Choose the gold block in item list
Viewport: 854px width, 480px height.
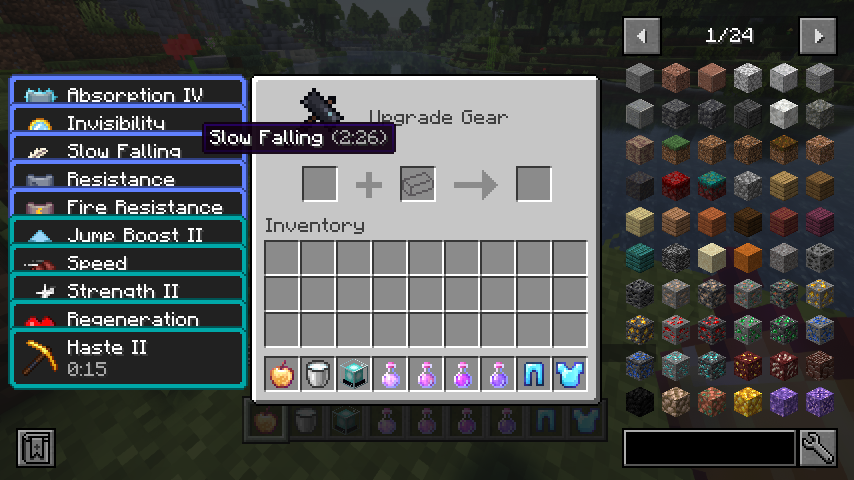747,401
